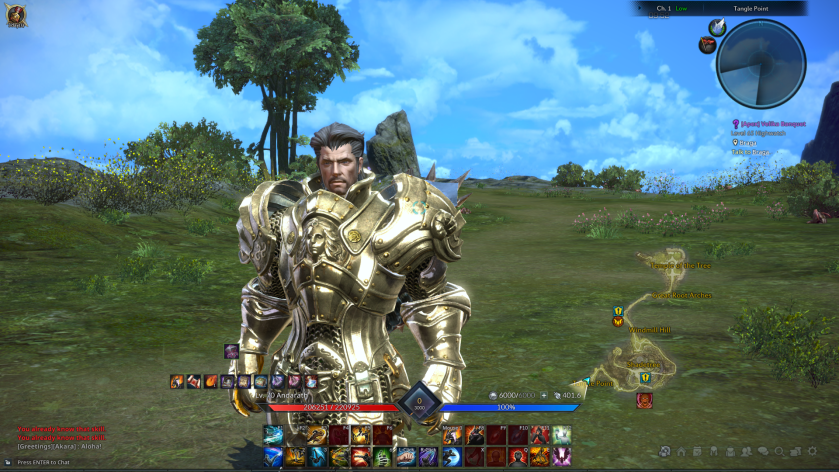839x472 pixels.
Task: Click the diamond-shaped center gauge emblem
Action: (420, 404)
